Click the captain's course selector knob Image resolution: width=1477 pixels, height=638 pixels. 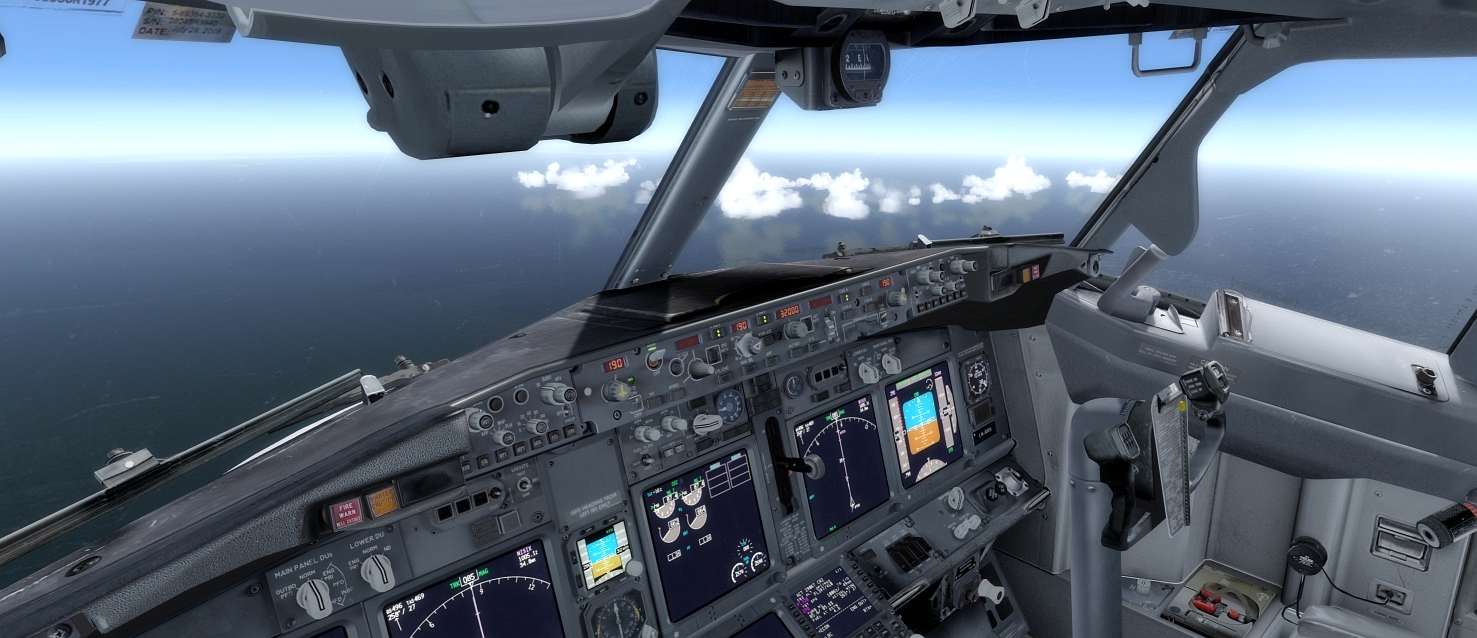click(616, 391)
